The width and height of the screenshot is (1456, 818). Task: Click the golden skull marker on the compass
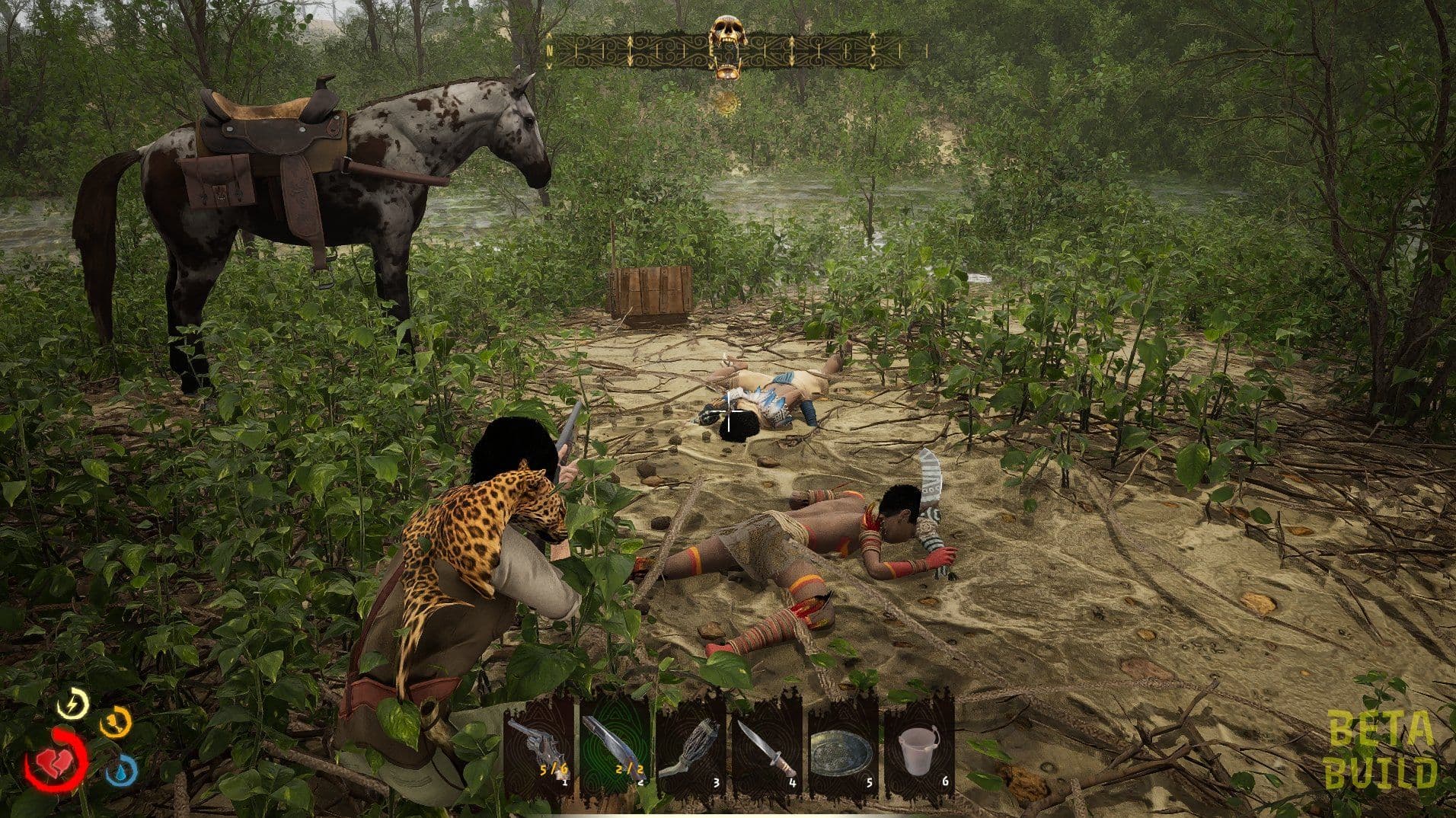[729, 34]
